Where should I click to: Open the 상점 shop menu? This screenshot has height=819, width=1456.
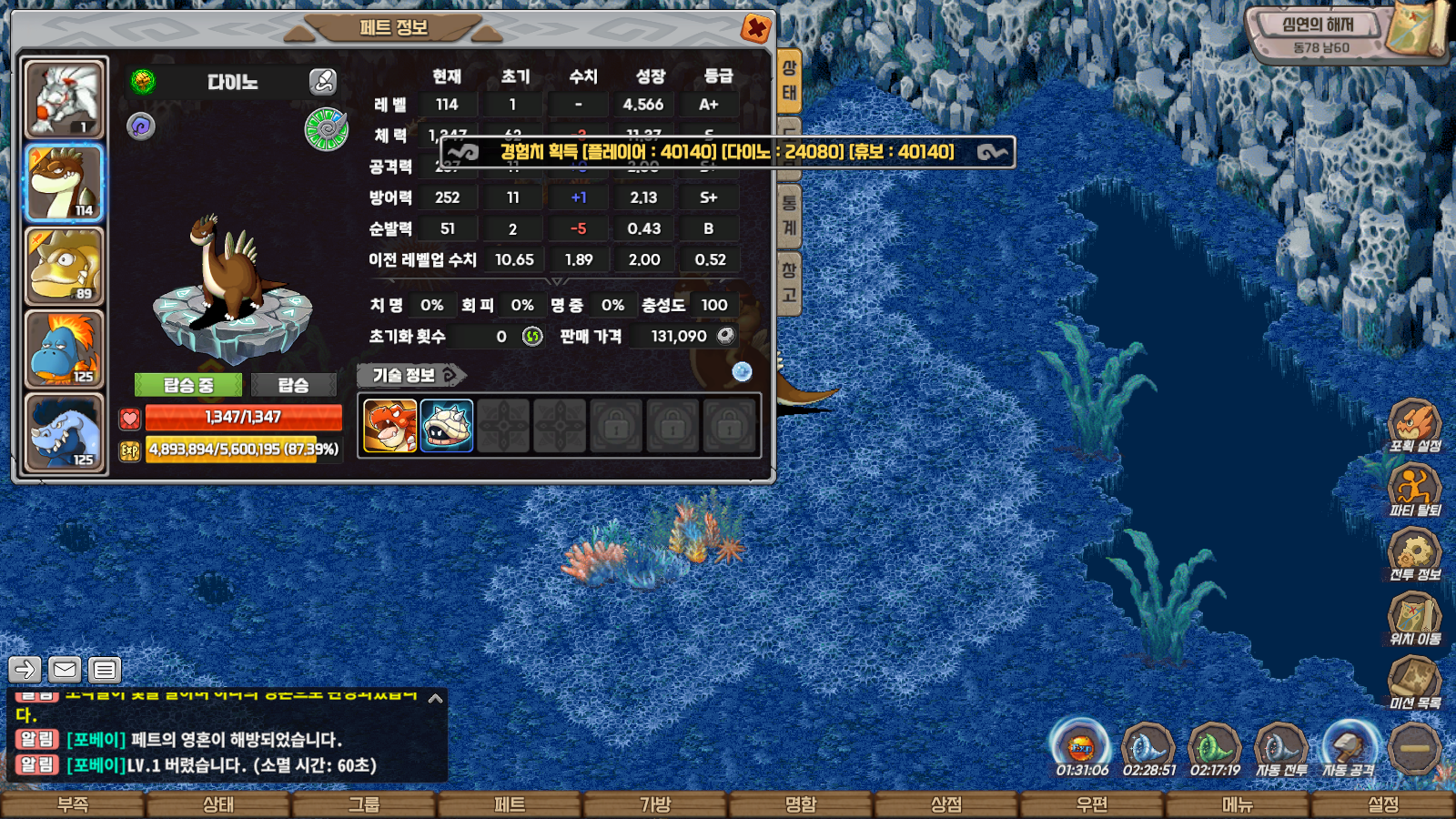coord(946,805)
